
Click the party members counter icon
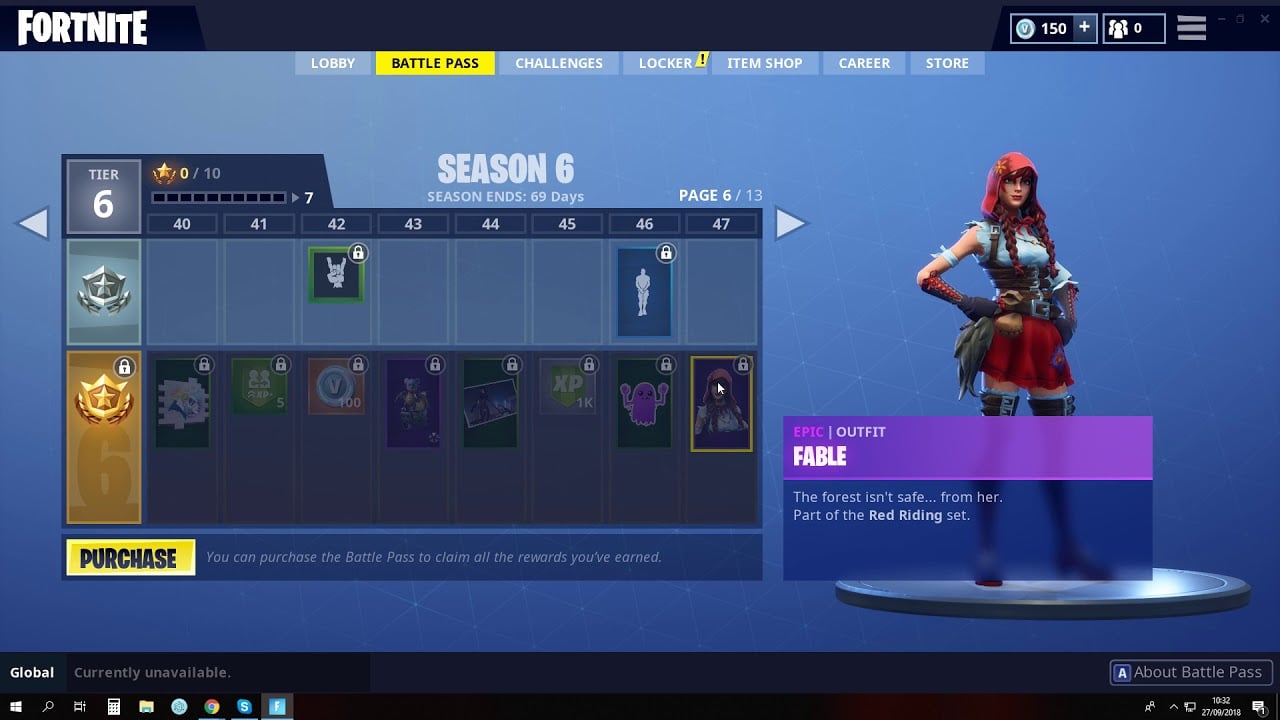(x=1119, y=28)
